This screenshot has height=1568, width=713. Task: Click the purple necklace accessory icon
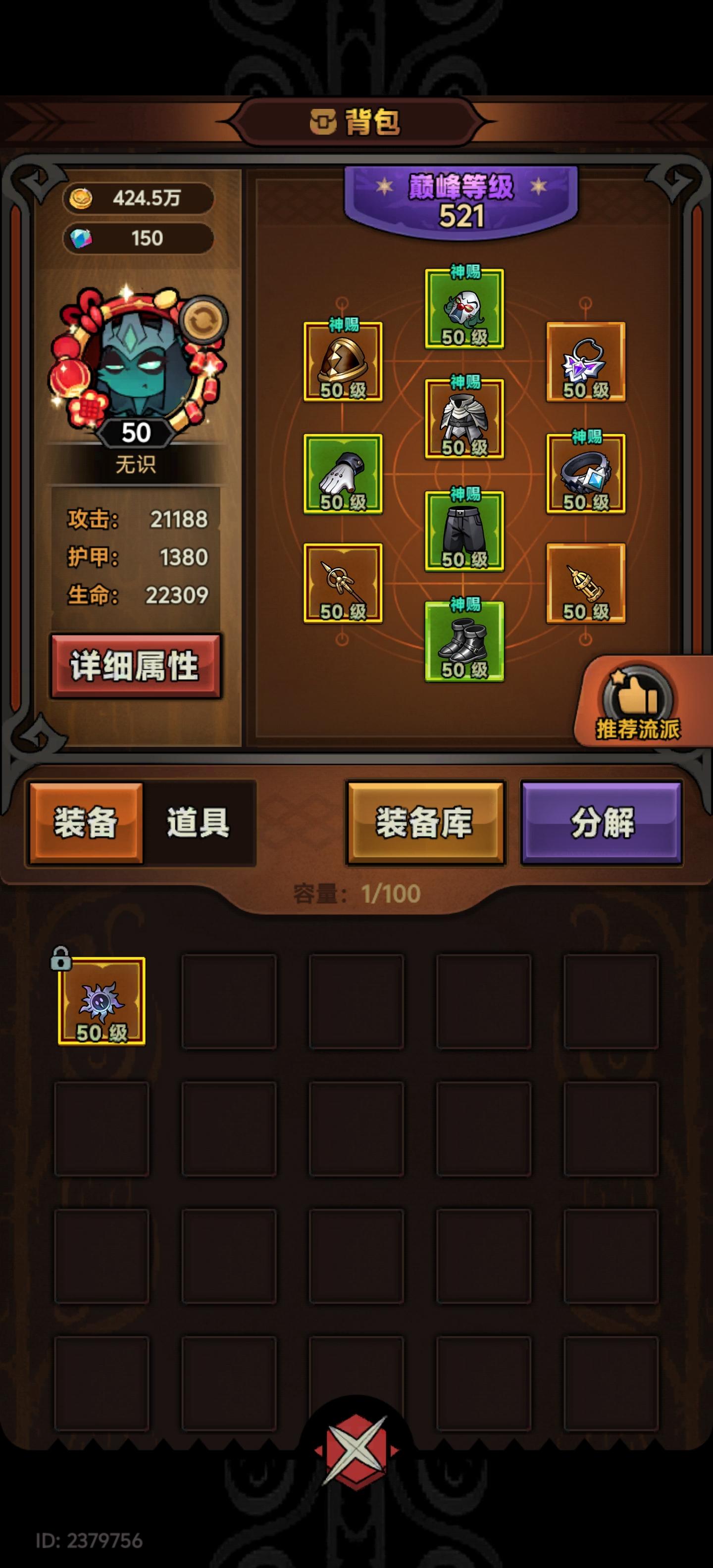click(x=586, y=365)
